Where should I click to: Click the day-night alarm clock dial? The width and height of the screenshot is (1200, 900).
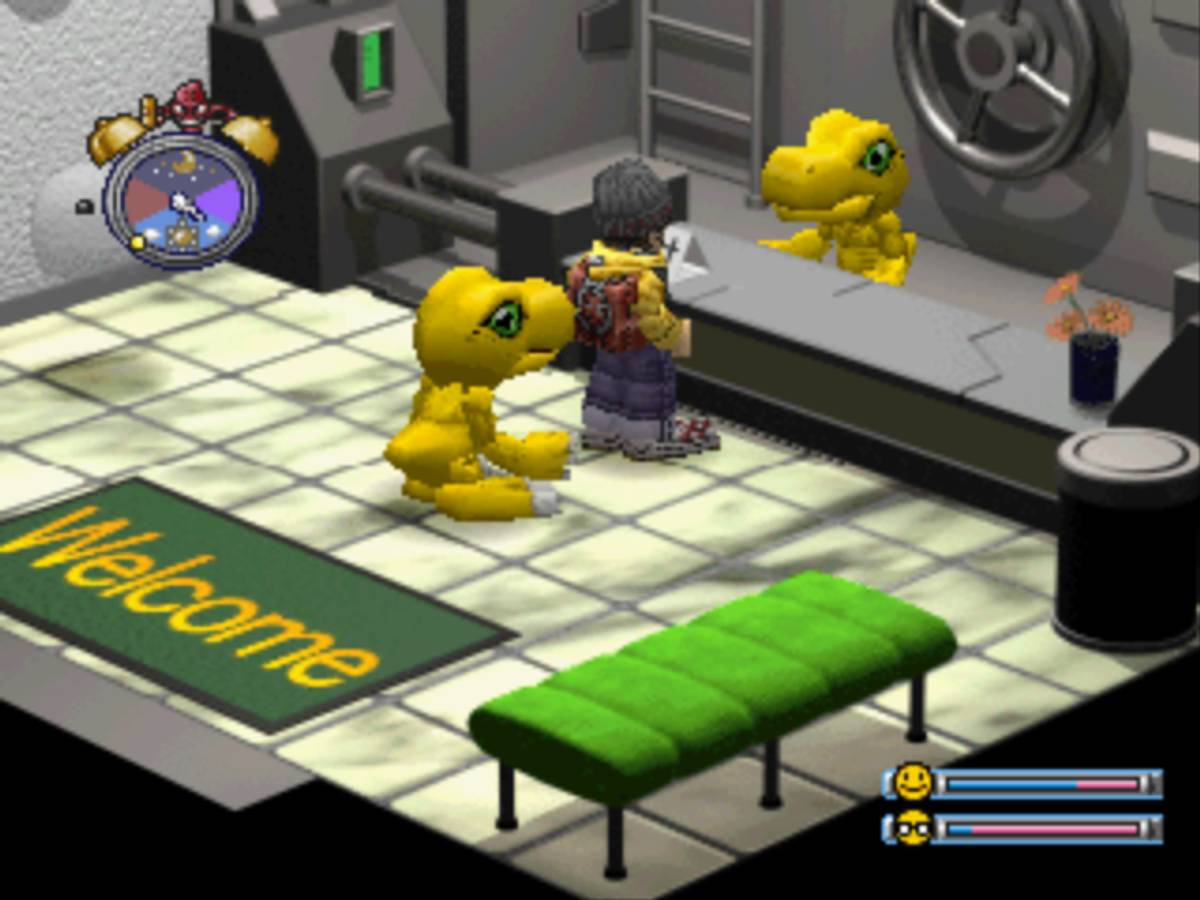click(181, 200)
